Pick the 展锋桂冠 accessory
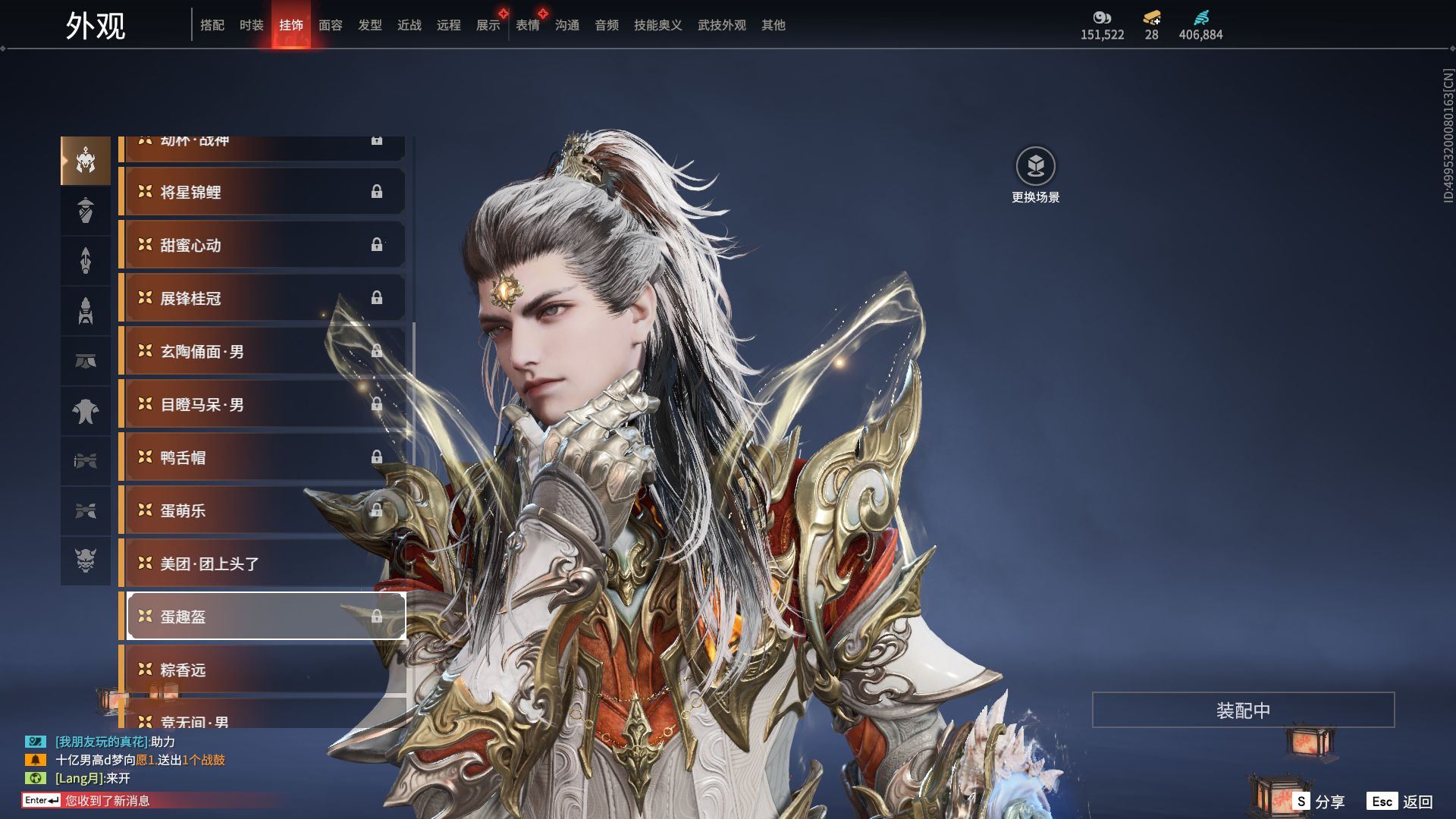The height and width of the screenshot is (819, 1456). 262,298
